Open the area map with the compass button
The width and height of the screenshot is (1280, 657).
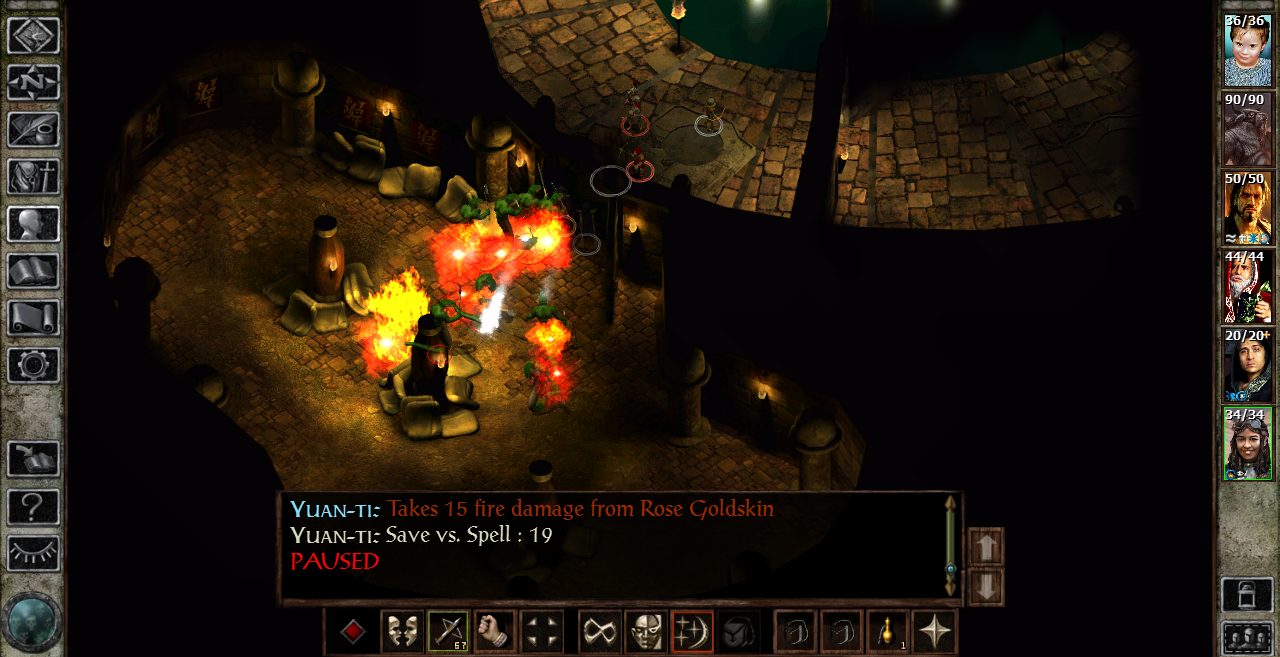(34, 82)
